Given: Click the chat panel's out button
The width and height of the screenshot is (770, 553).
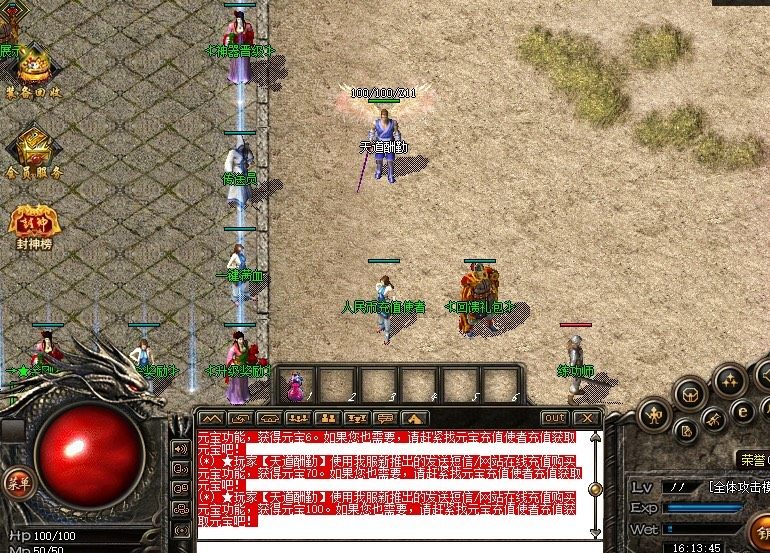Looking at the screenshot, I should tap(553, 418).
